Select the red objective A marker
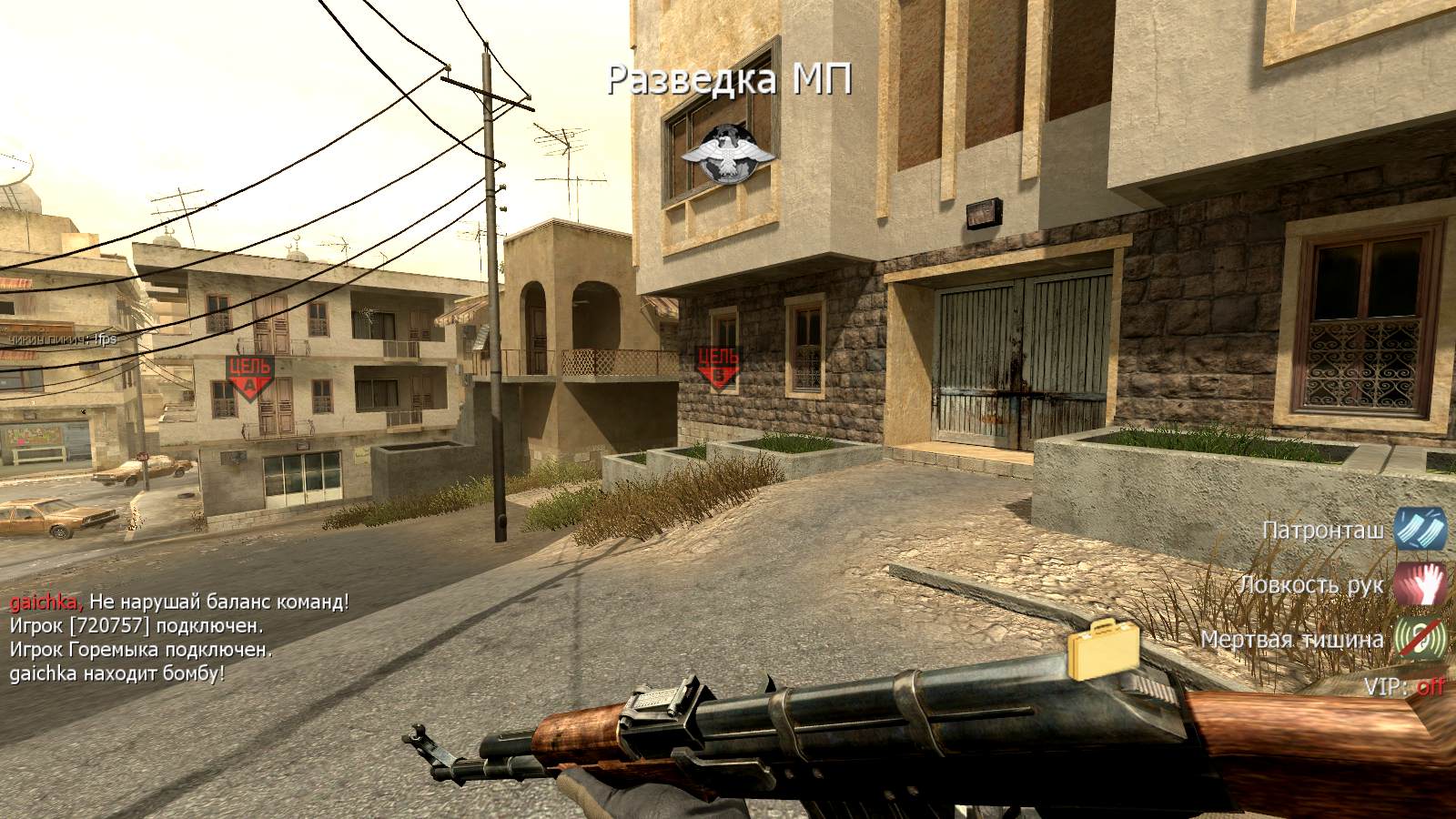Viewport: 1456px width, 819px height. pos(248,378)
